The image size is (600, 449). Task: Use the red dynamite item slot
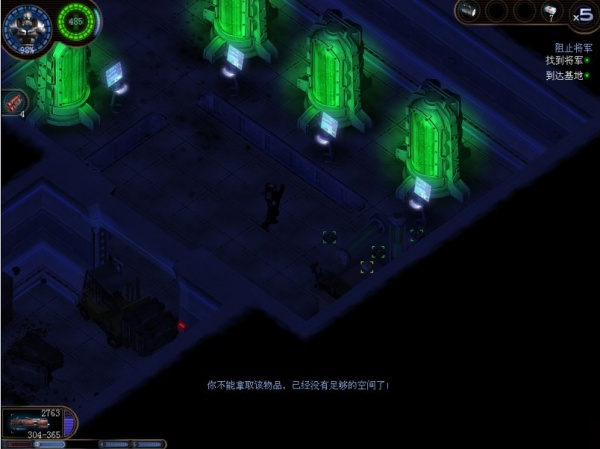[14, 102]
